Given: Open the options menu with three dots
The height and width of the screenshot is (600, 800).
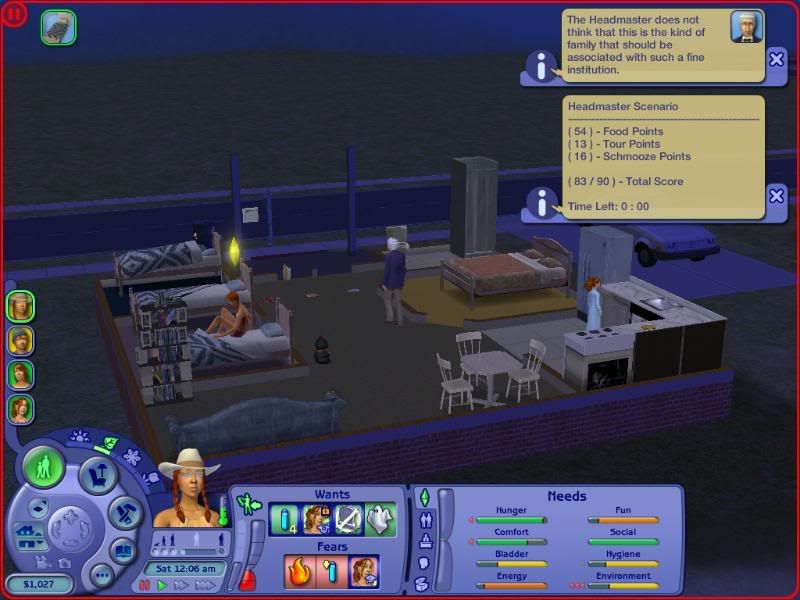Looking at the screenshot, I should coord(101,574).
